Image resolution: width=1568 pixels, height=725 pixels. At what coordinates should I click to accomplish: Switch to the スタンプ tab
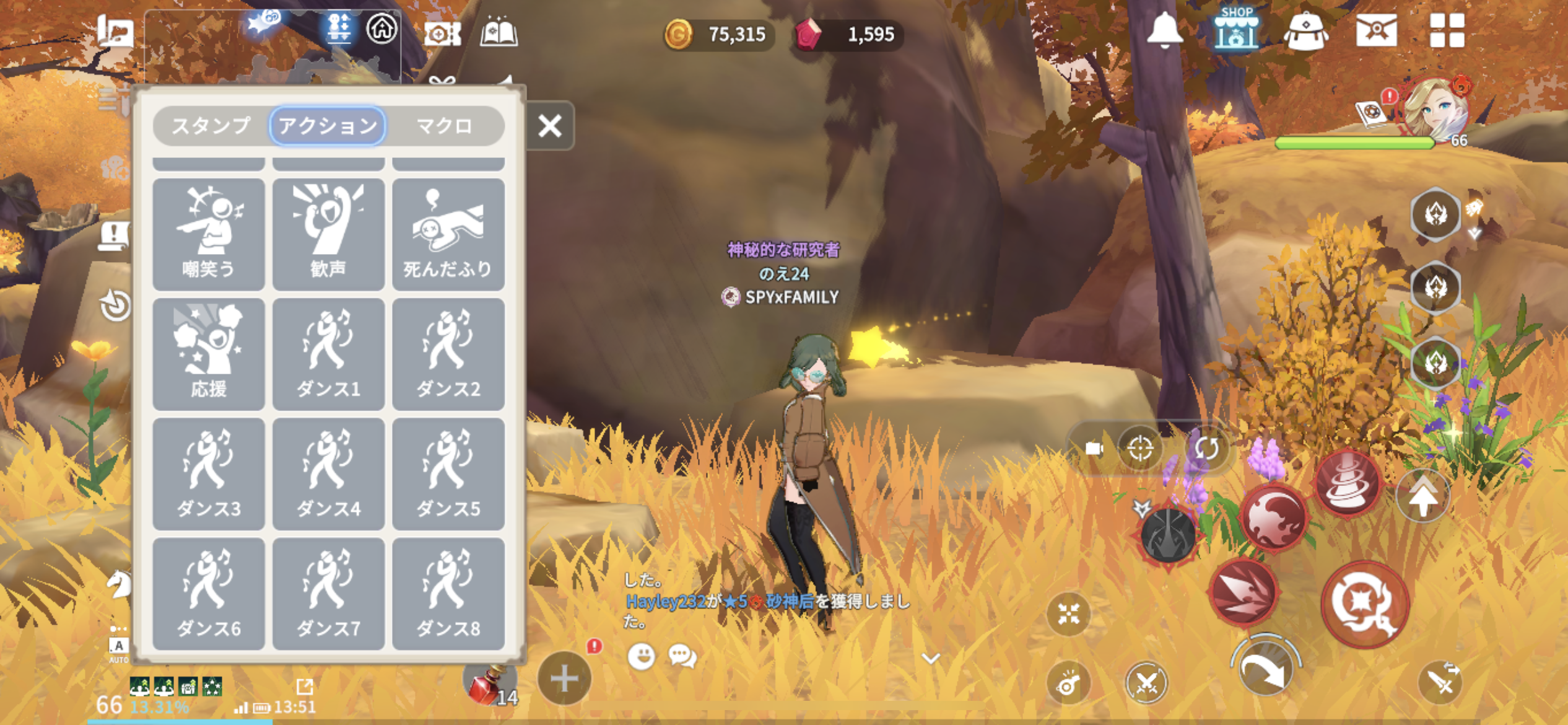click(211, 126)
